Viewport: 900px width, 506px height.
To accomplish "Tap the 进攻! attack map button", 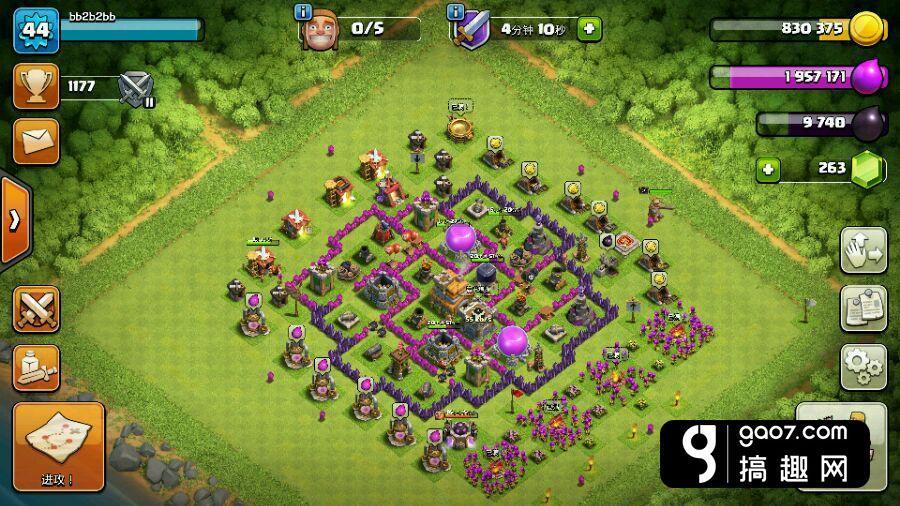I will coord(58,446).
